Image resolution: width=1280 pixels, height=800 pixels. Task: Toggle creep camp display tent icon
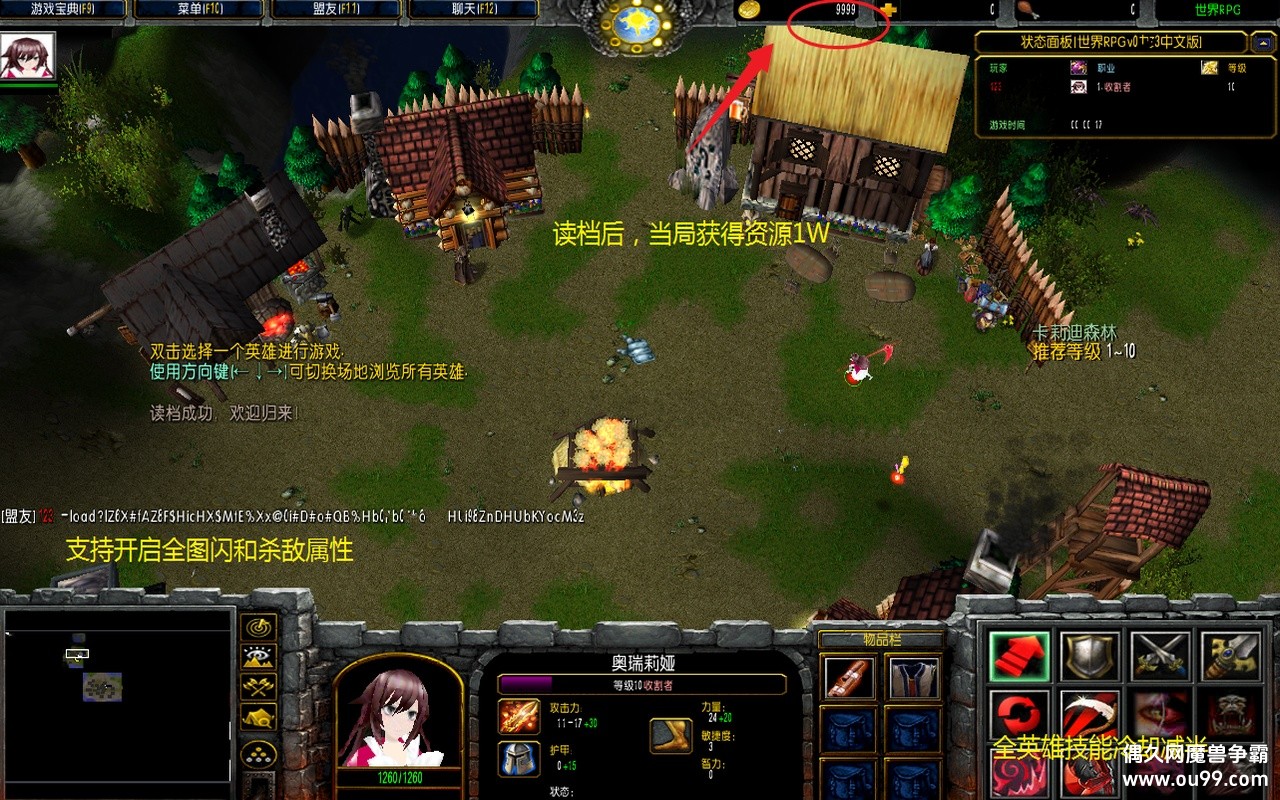(x=257, y=717)
